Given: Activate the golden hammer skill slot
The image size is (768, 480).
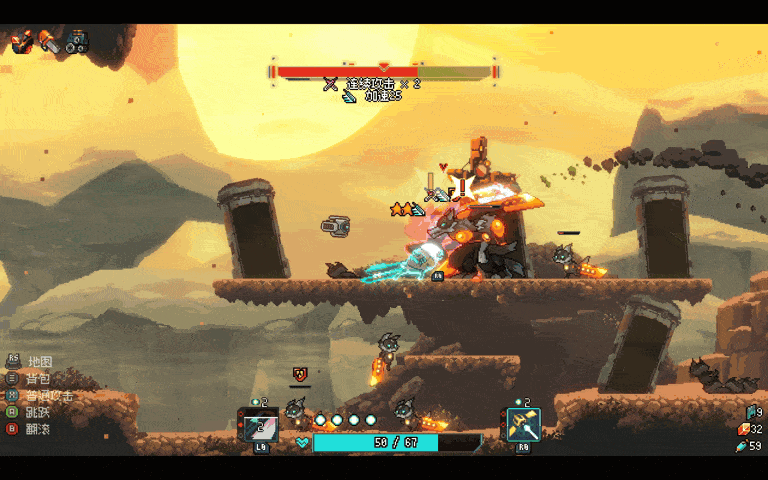Looking at the screenshot, I should tap(523, 425).
